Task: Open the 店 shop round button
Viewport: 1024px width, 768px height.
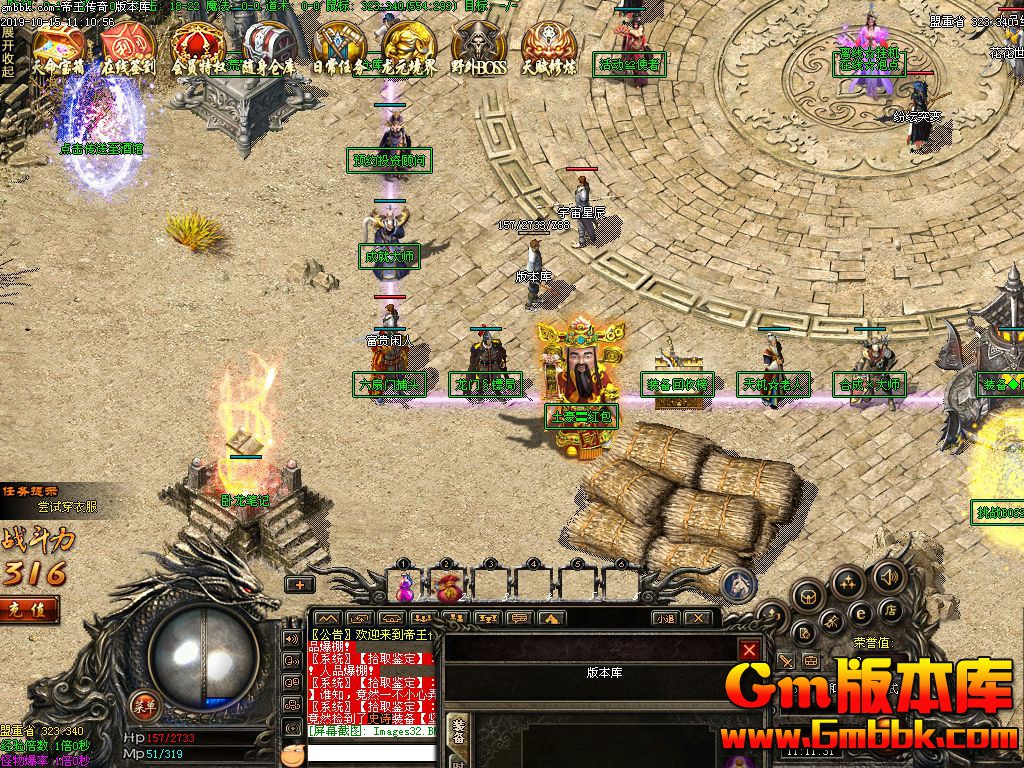Action: [x=888, y=610]
